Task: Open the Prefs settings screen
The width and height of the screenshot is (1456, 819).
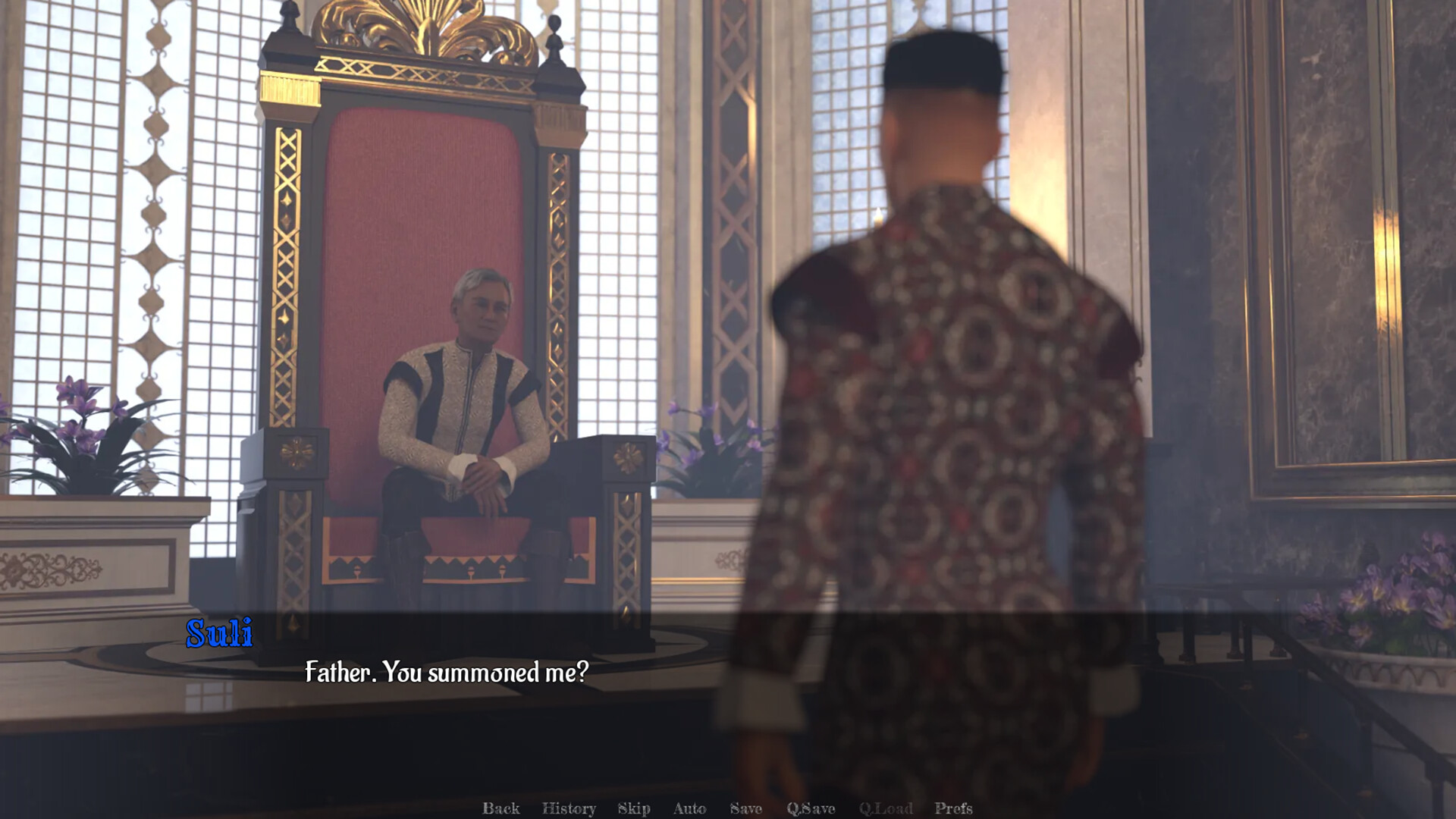Action: coord(954,808)
